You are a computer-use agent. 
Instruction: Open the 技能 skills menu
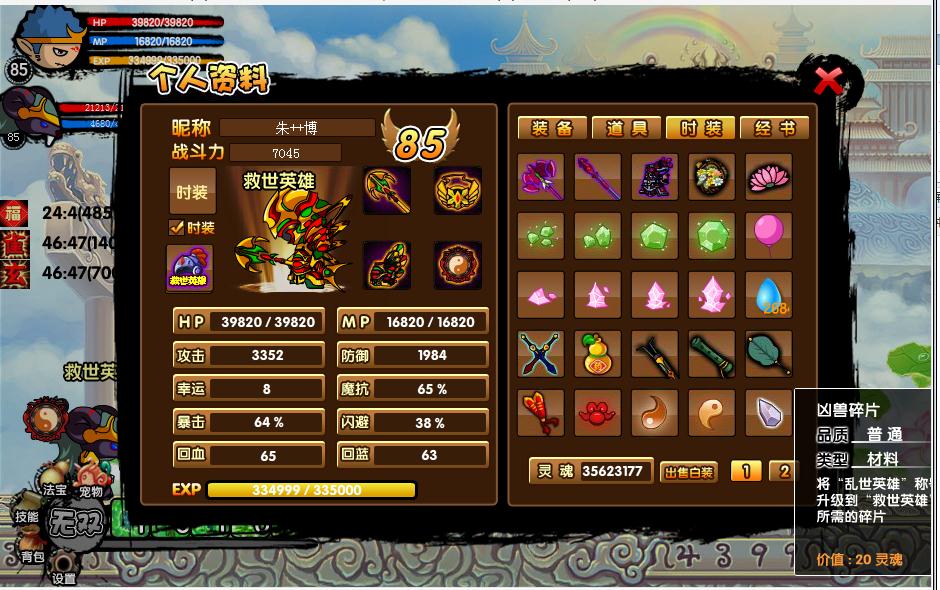[x=26, y=516]
